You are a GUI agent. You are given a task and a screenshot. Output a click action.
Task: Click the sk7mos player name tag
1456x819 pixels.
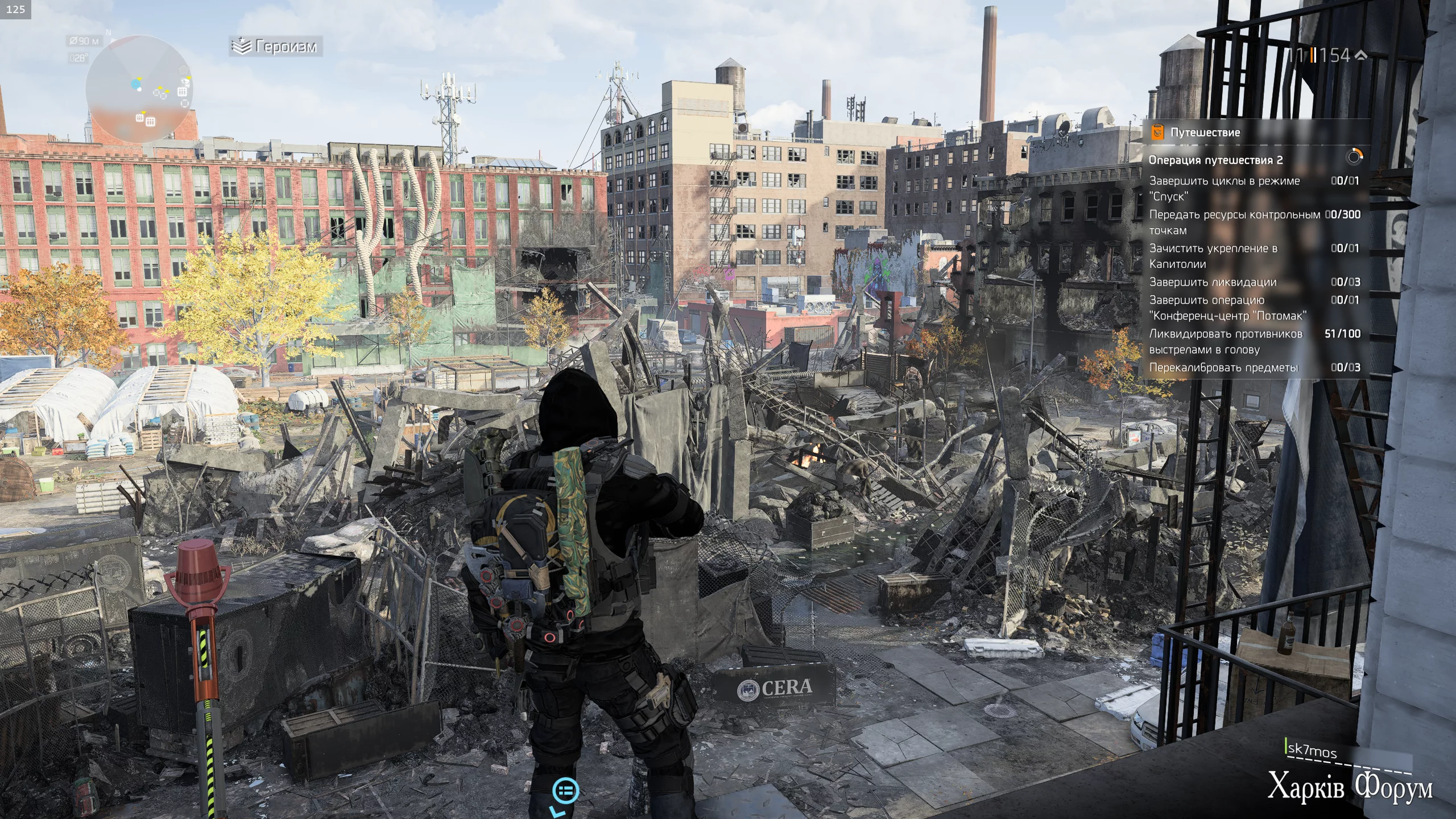tap(1312, 750)
